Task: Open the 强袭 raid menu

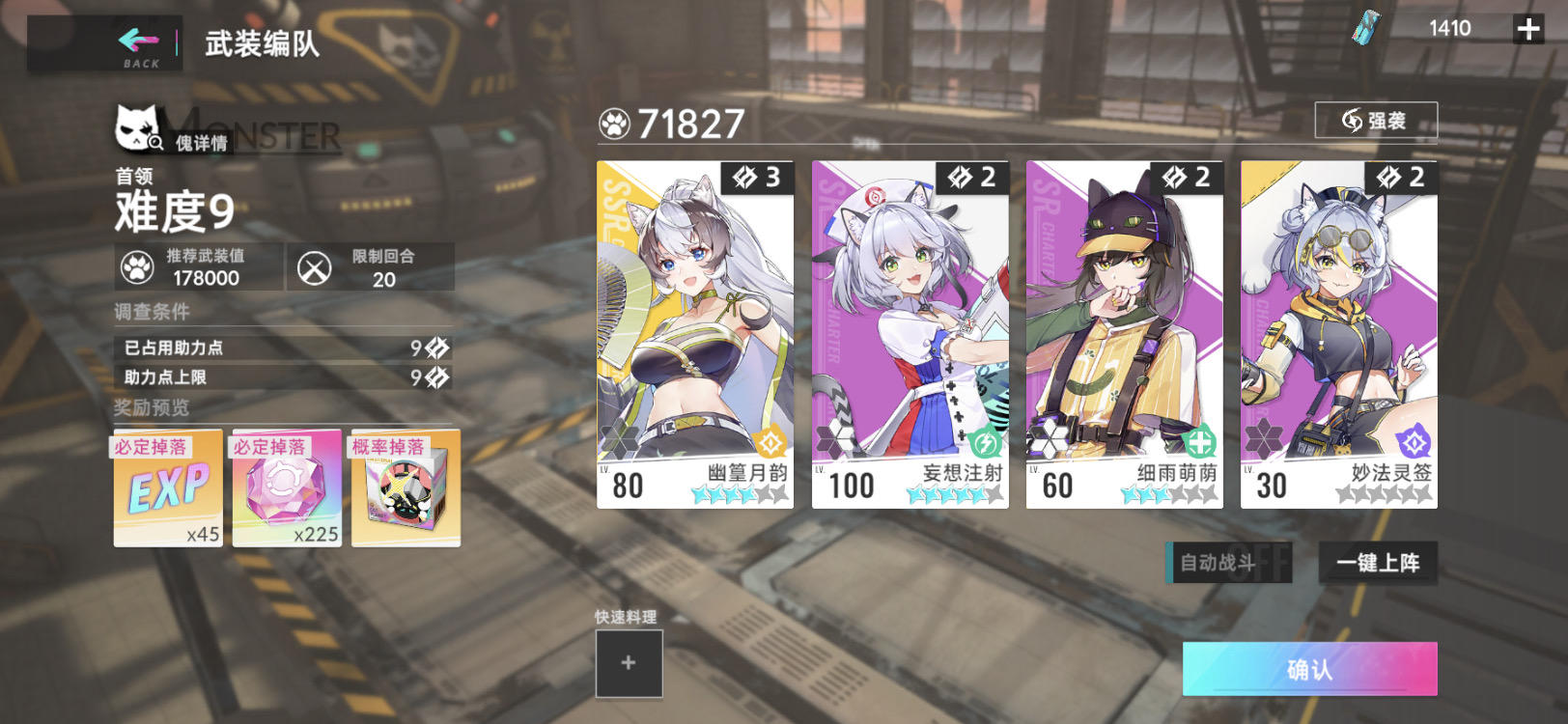Action: tap(1377, 122)
